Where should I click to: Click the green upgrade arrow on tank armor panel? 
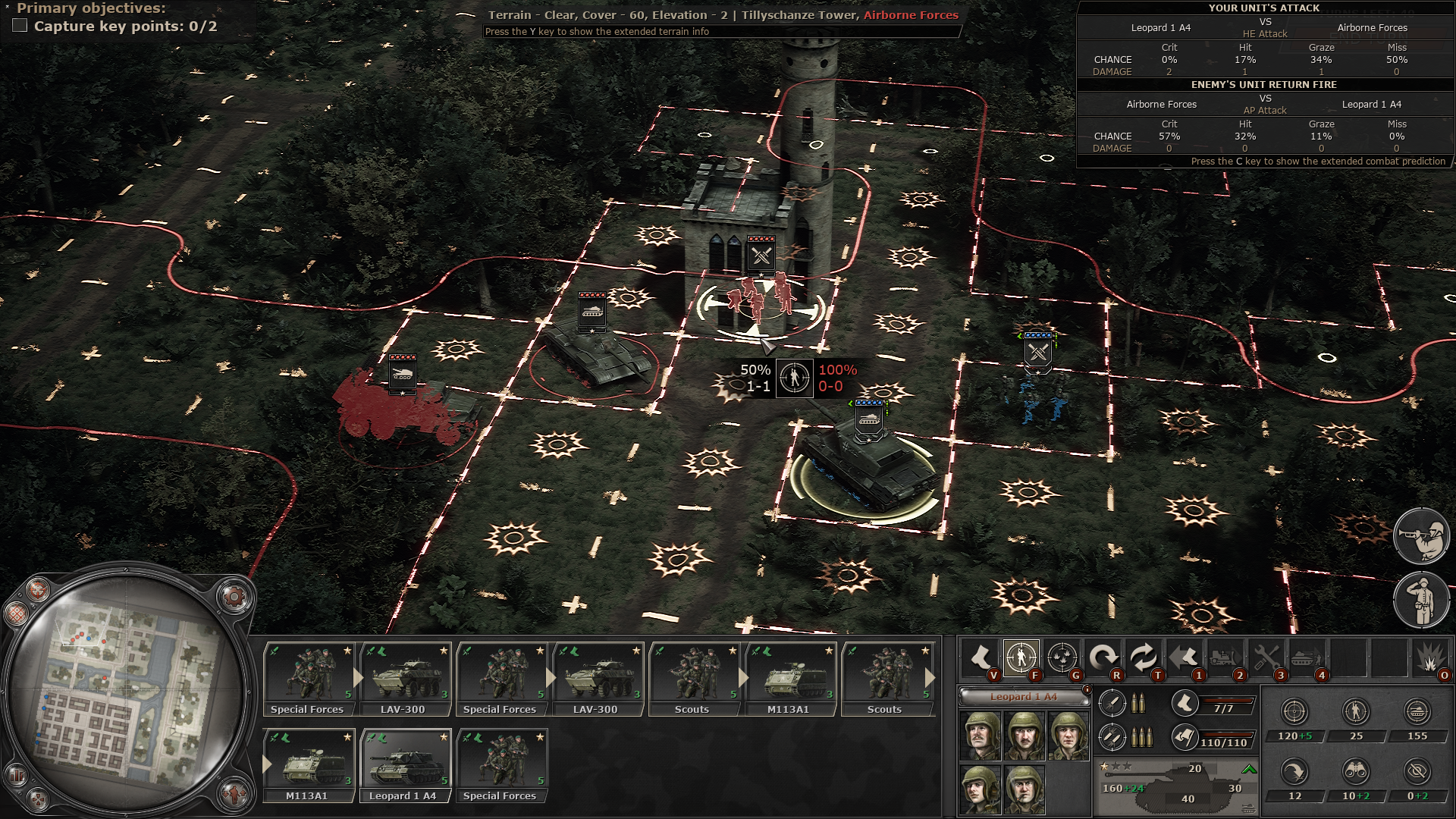(x=1249, y=770)
